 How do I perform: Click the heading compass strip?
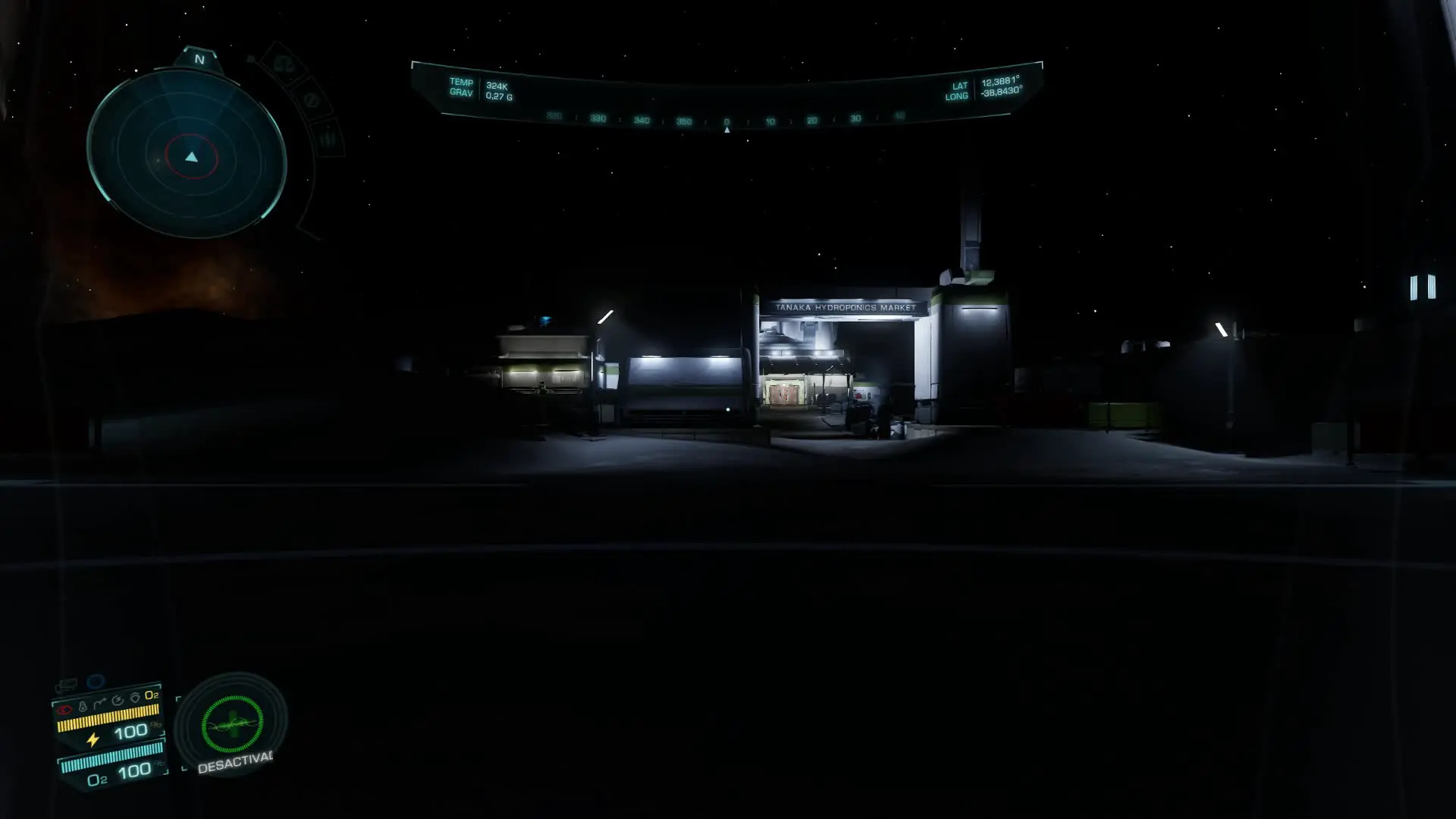726,120
